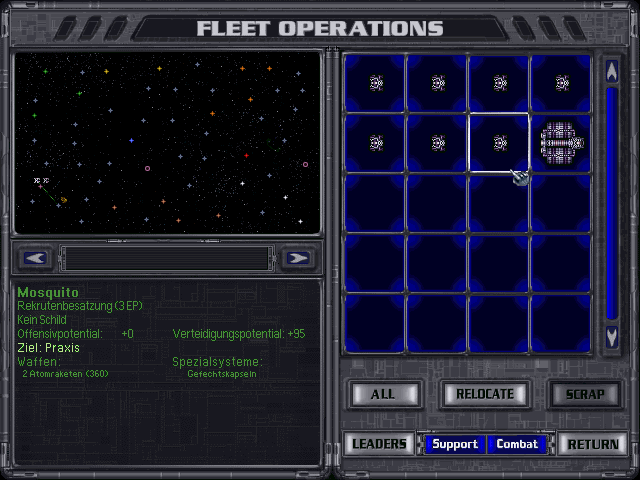Click the ship list scroll-up arrow
This screenshot has height=480, width=640.
tap(612, 72)
